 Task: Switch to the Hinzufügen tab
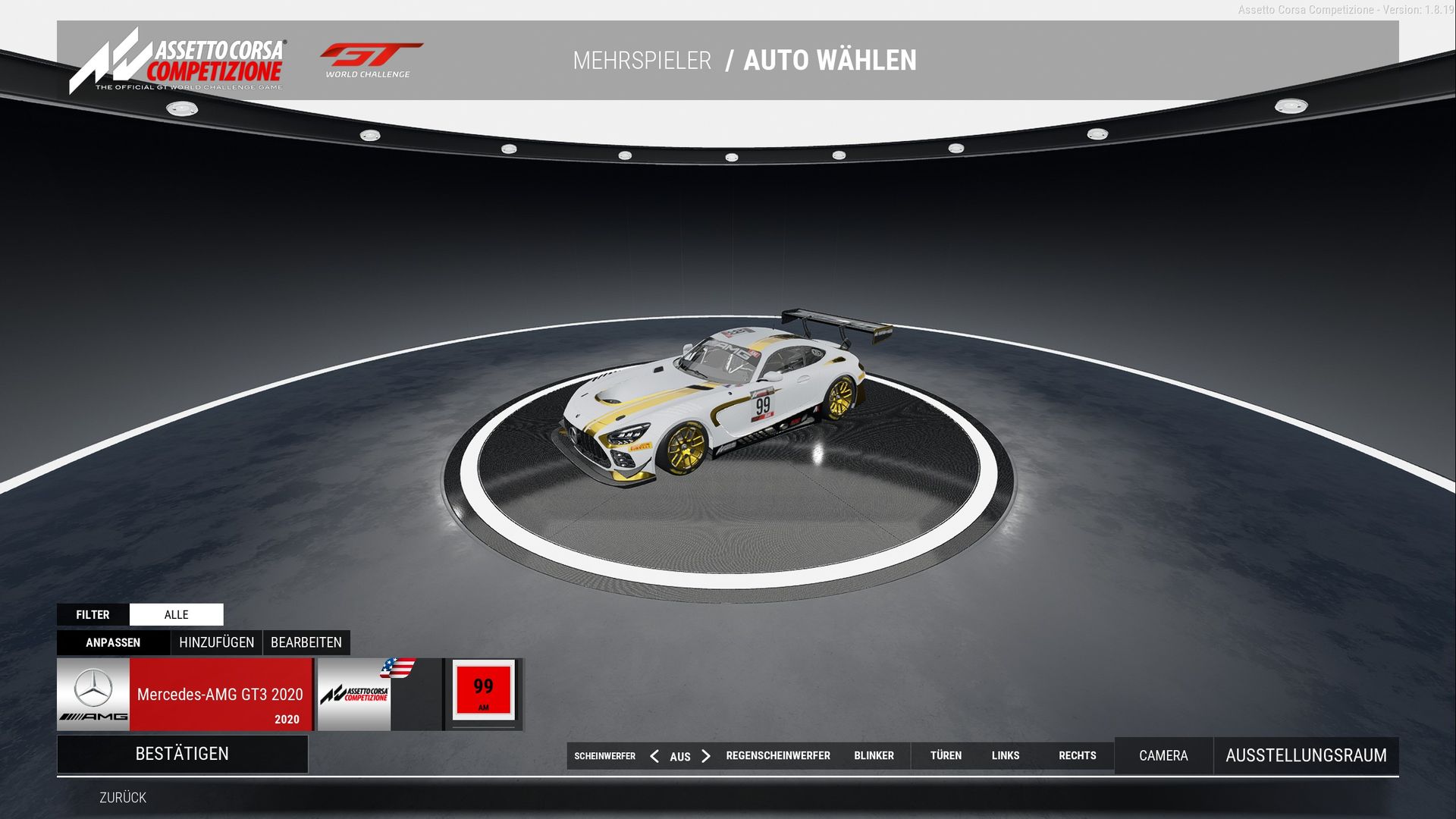[216, 643]
